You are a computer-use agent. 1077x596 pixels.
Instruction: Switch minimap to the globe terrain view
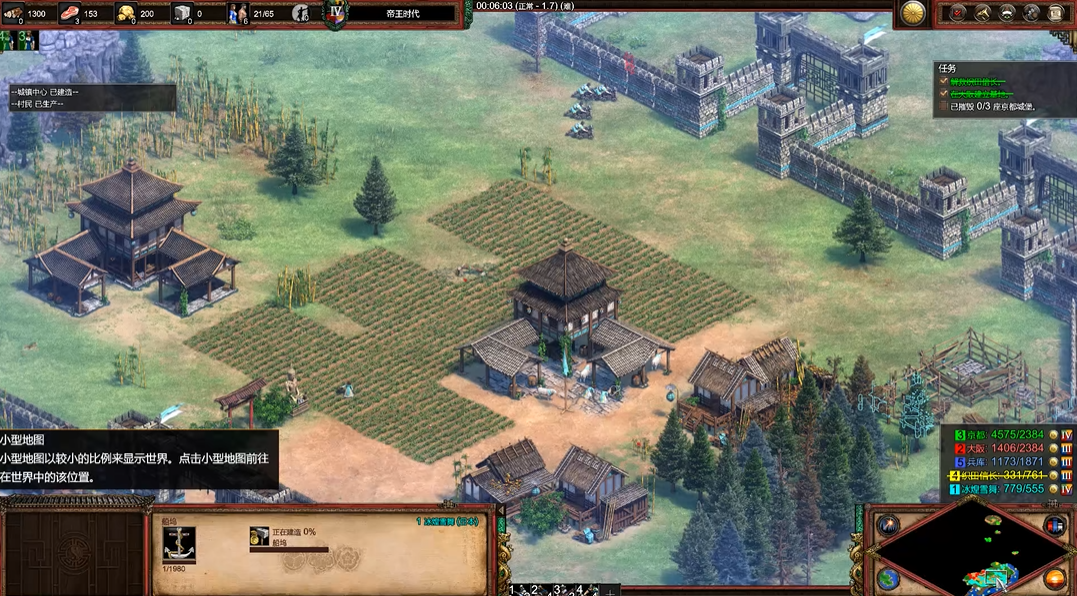pyautogui.click(x=887, y=578)
